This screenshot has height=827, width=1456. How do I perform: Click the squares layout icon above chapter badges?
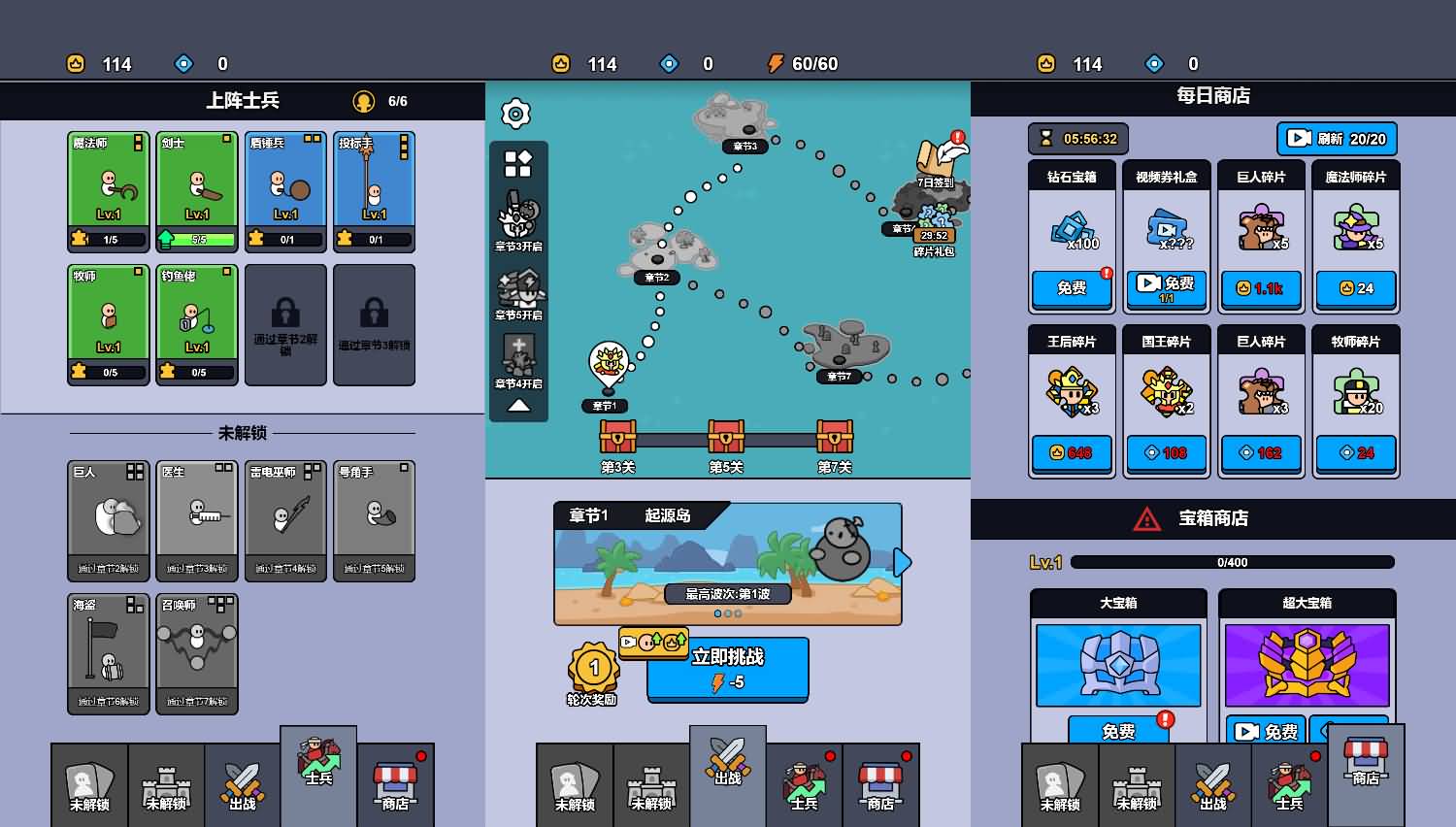[x=518, y=164]
